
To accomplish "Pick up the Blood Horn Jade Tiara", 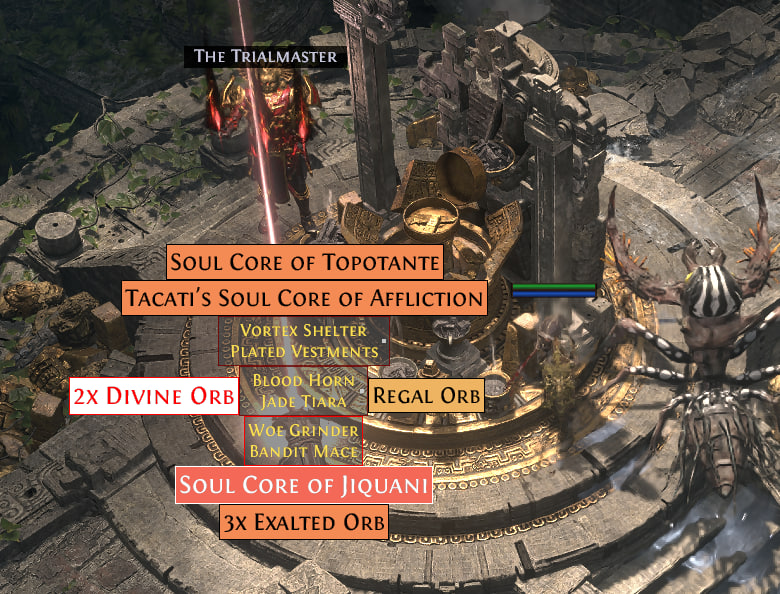I will pos(300,391).
